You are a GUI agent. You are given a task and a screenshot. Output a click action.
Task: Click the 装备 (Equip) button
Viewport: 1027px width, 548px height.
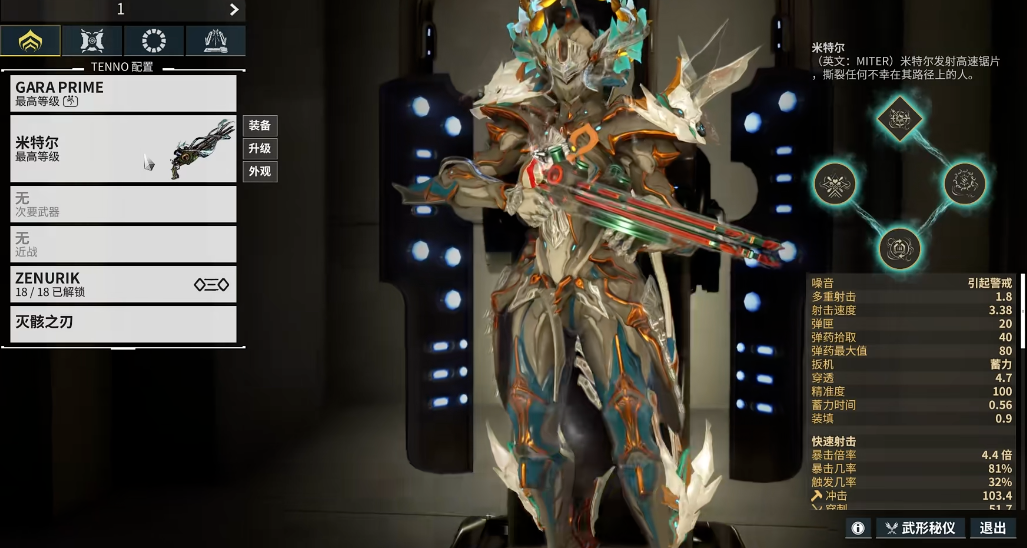(x=260, y=126)
